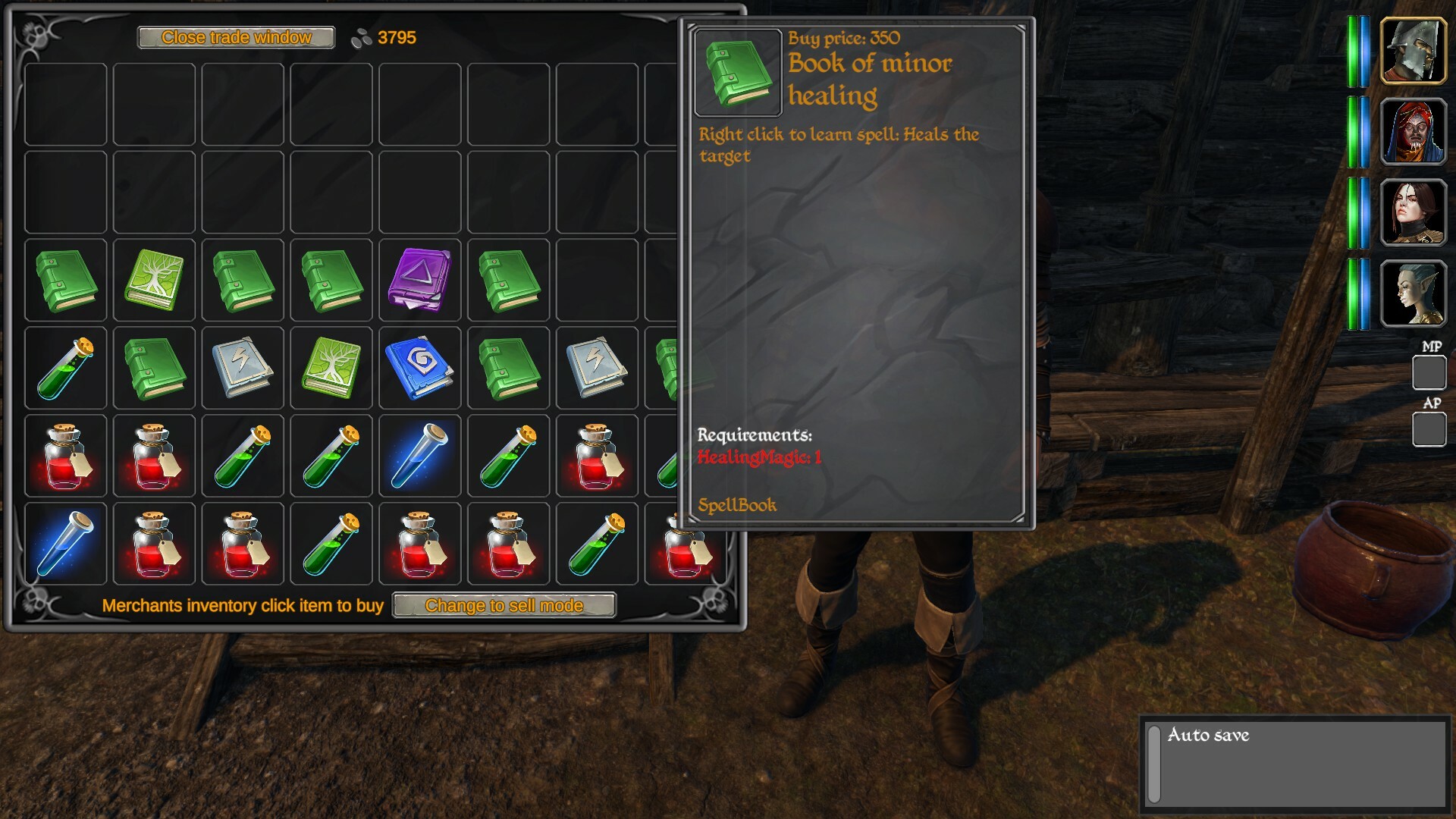The width and height of the screenshot is (1456, 819).
Task: Select the Book of minor healing thumbnail in tooltip
Action: (x=736, y=68)
